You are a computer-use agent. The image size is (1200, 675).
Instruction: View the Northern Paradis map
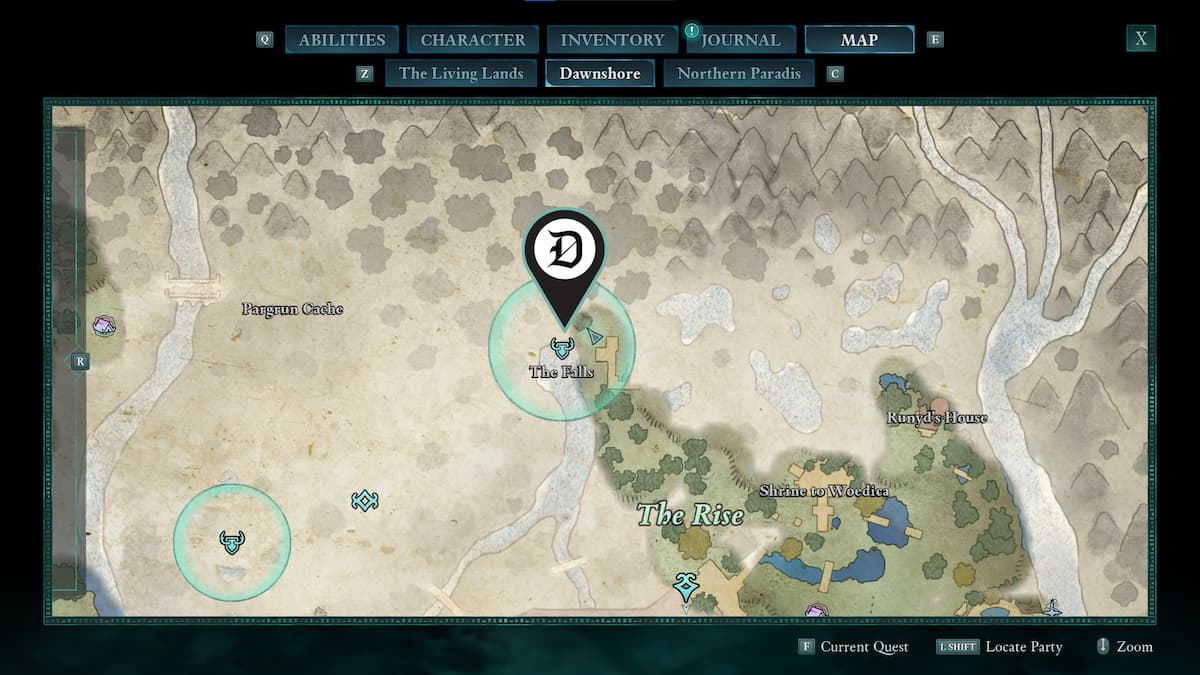[739, 73]
